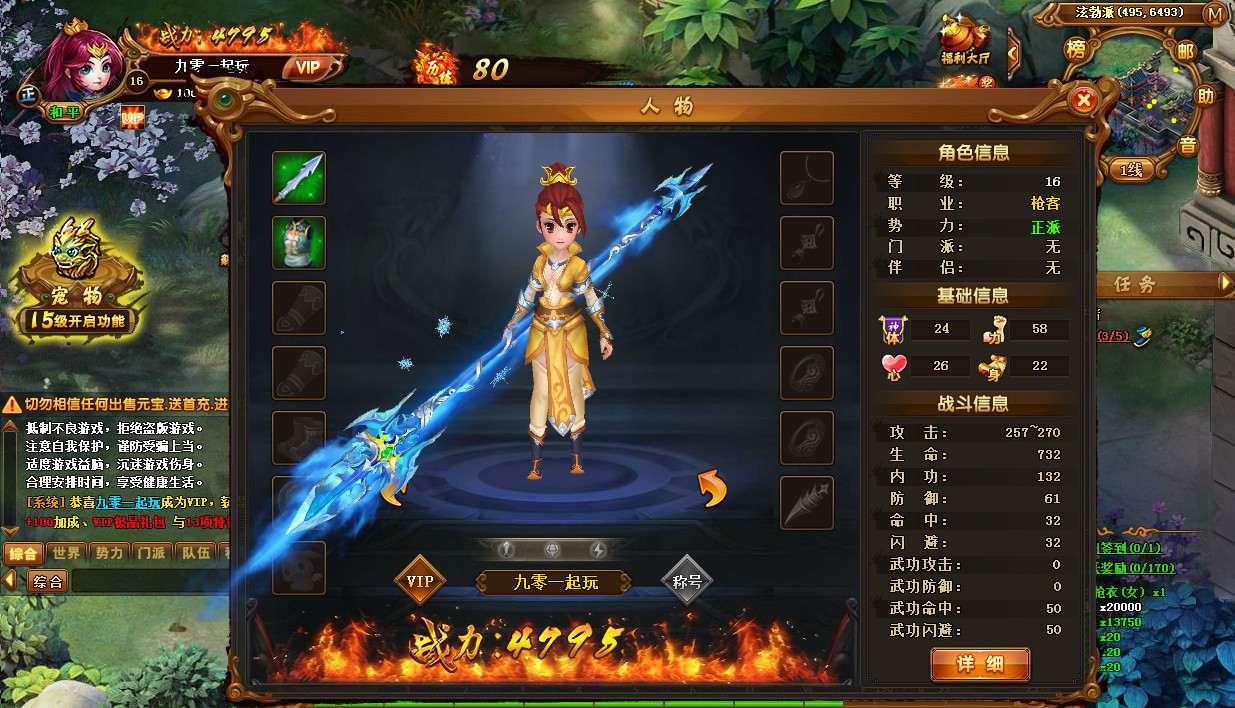Switch to the 势力 chat tab

[x=109, y=553]
